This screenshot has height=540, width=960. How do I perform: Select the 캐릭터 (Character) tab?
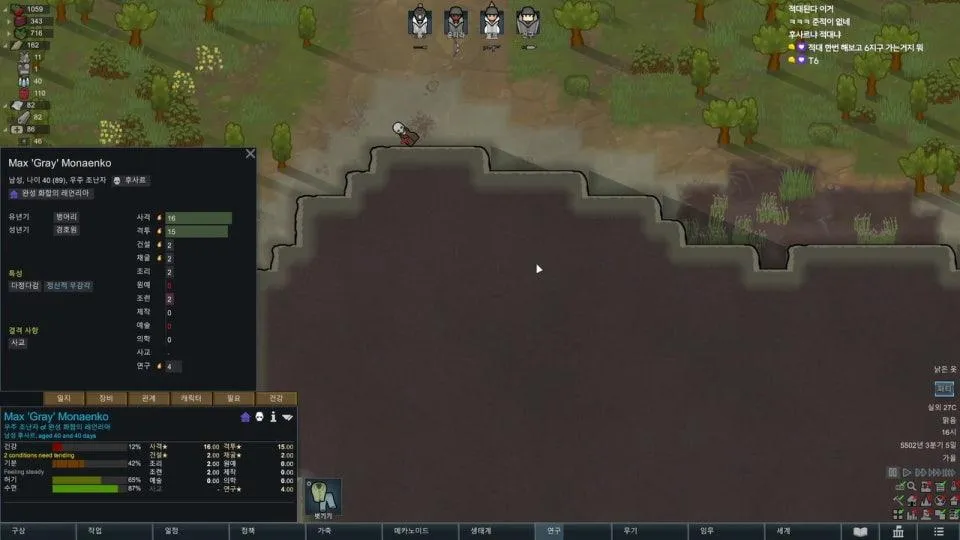191,398
